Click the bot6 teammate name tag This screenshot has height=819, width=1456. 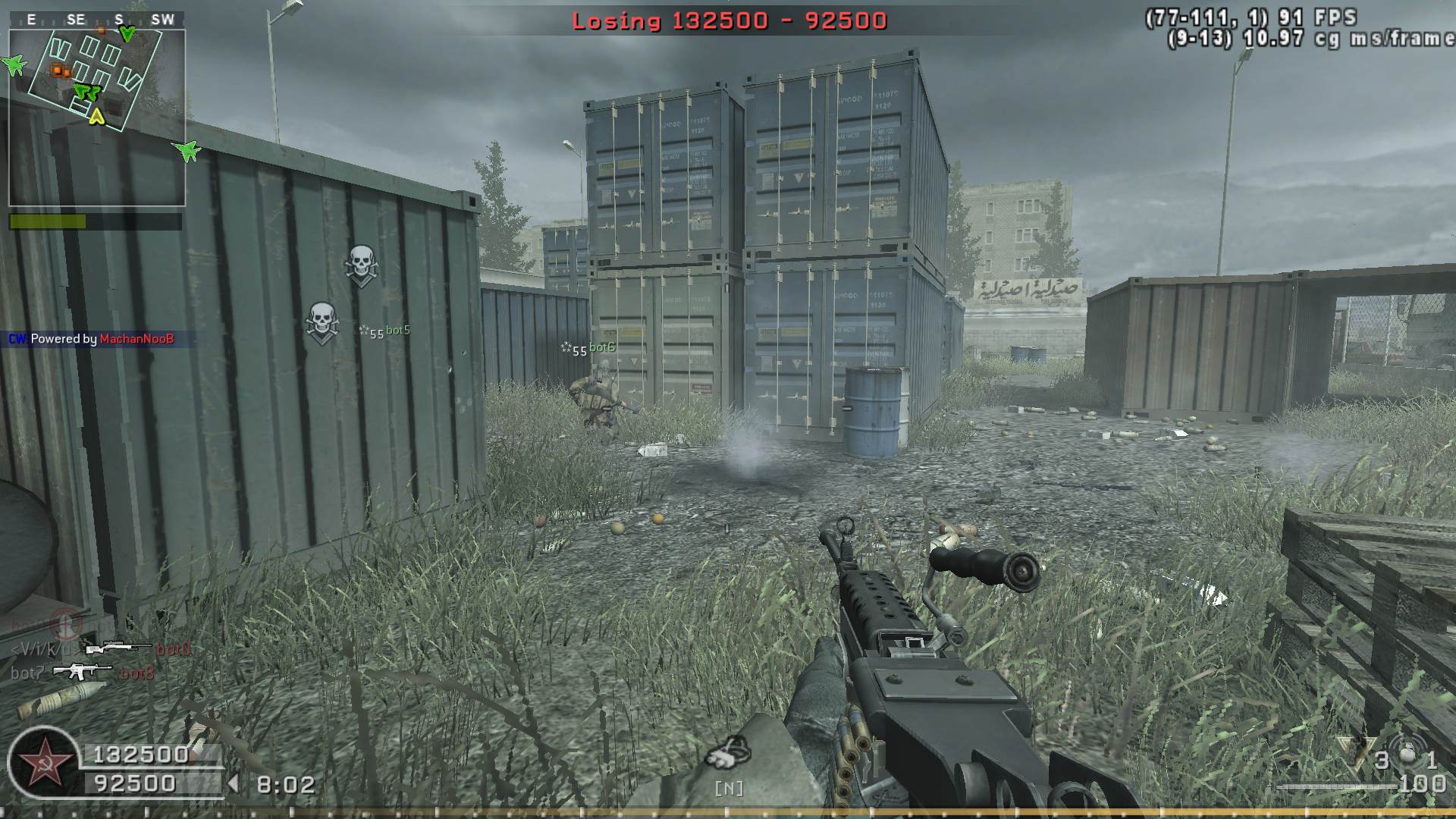(601, 347)
